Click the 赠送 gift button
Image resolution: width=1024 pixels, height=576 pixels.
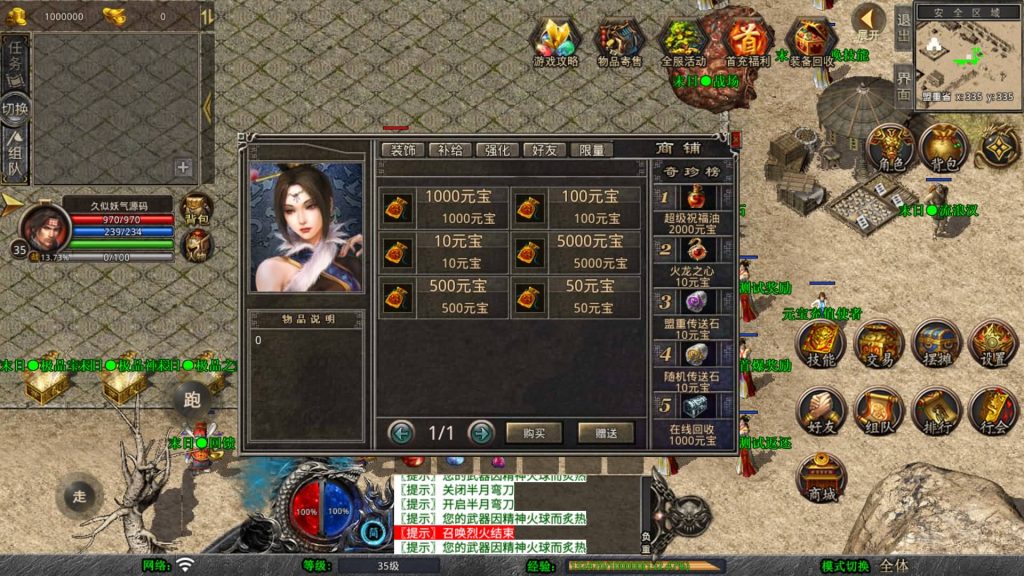605,433
